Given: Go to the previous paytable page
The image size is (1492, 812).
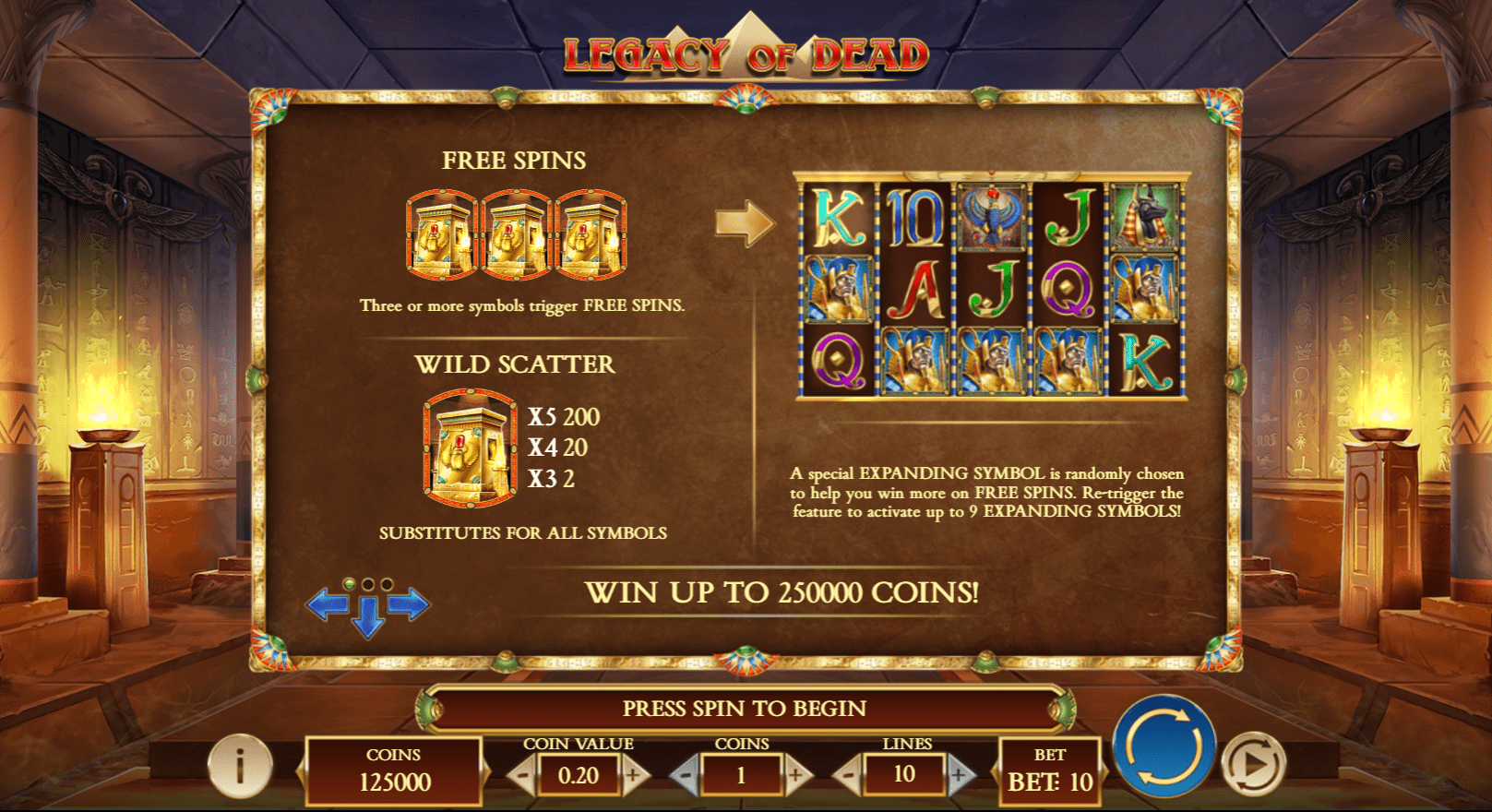Looking at the screenshot, I should coord(326,604).
